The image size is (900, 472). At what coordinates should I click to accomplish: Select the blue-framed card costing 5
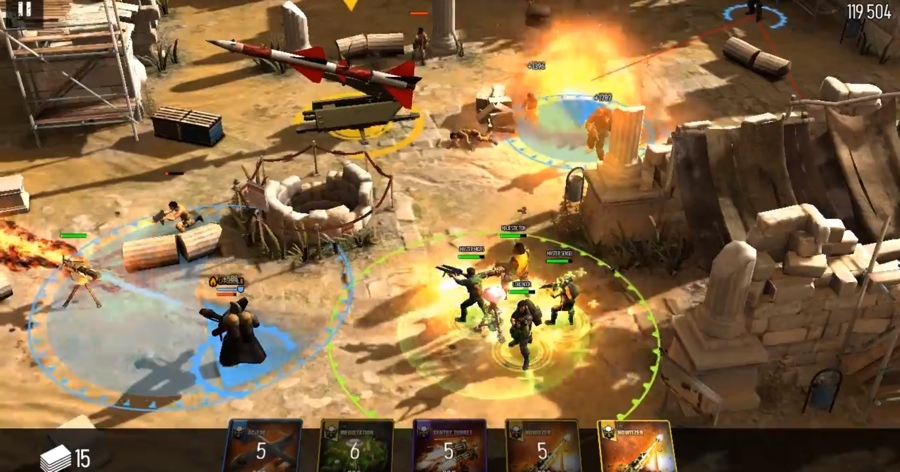(262, 447)
